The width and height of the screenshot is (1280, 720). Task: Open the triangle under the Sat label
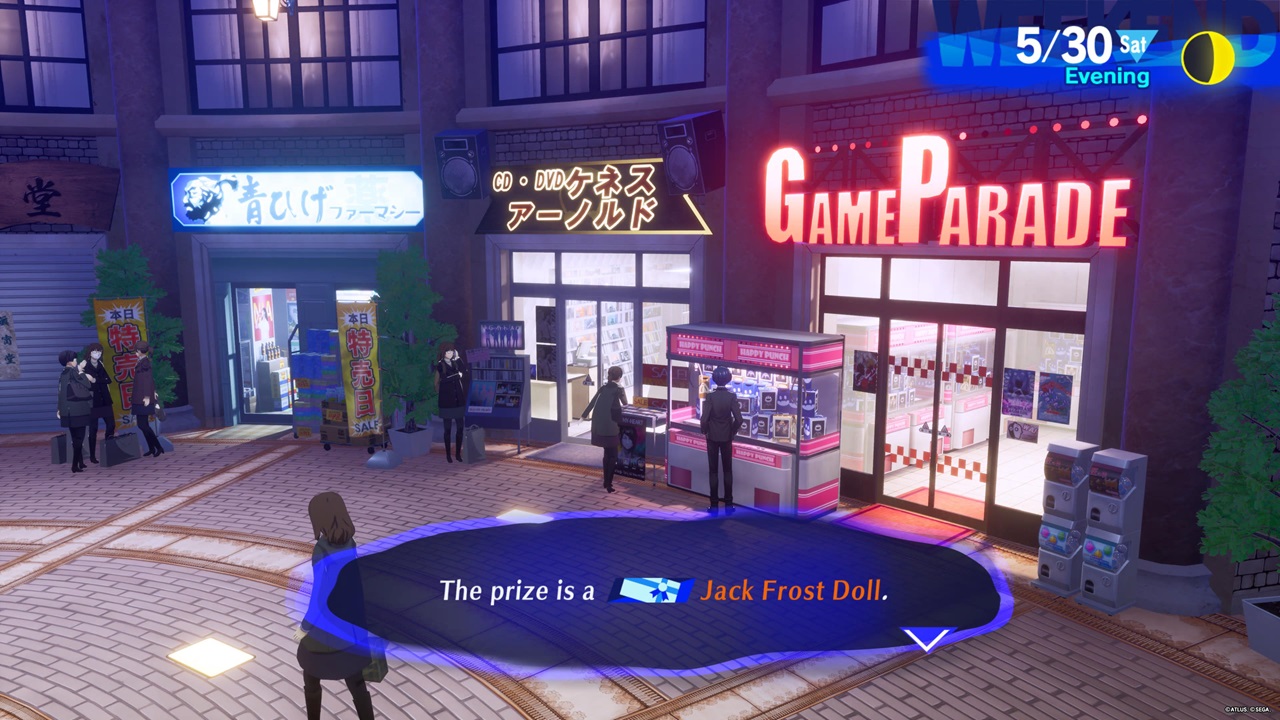[1136, 55]
